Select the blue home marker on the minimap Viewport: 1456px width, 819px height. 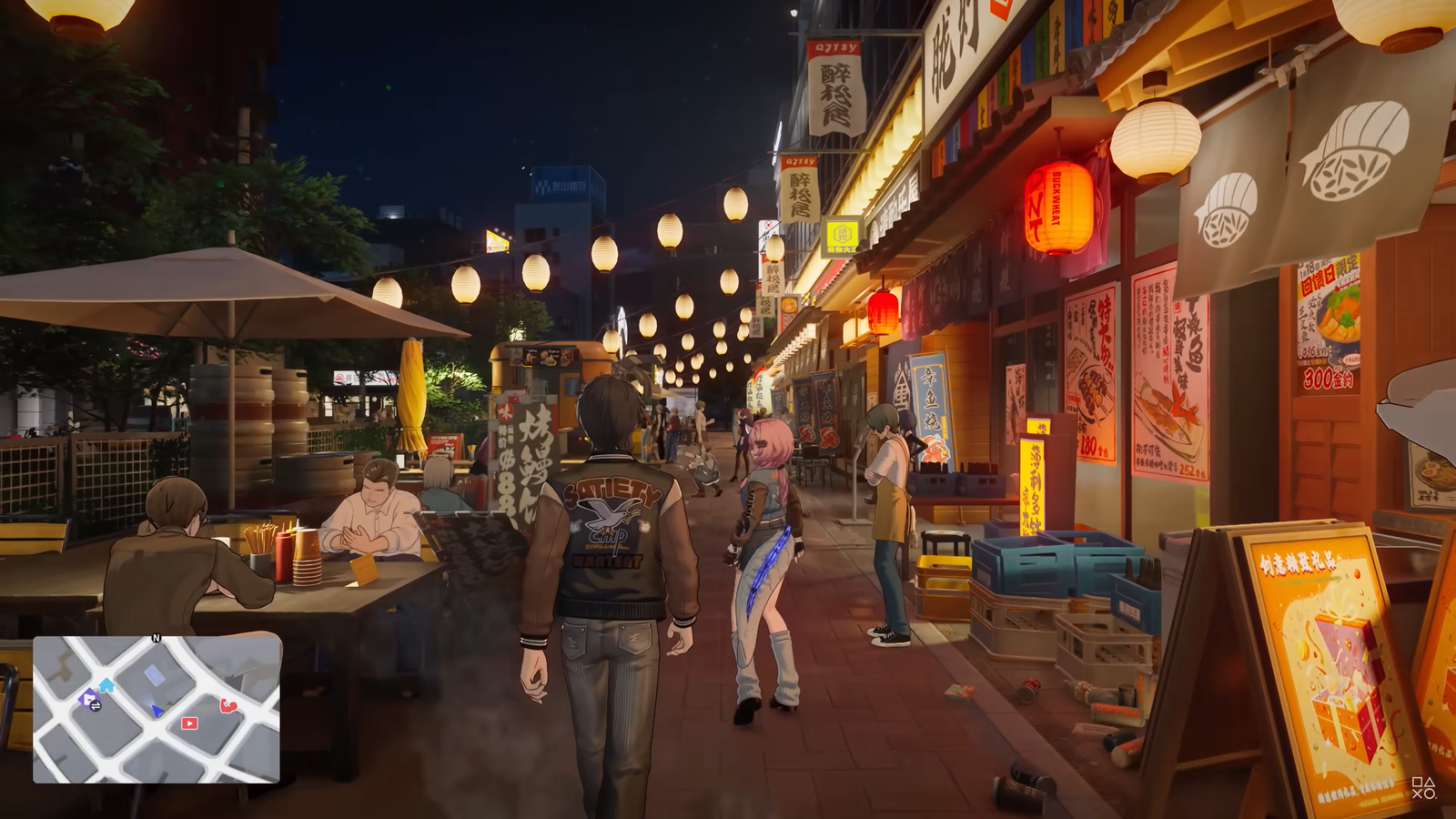[106, 685]
